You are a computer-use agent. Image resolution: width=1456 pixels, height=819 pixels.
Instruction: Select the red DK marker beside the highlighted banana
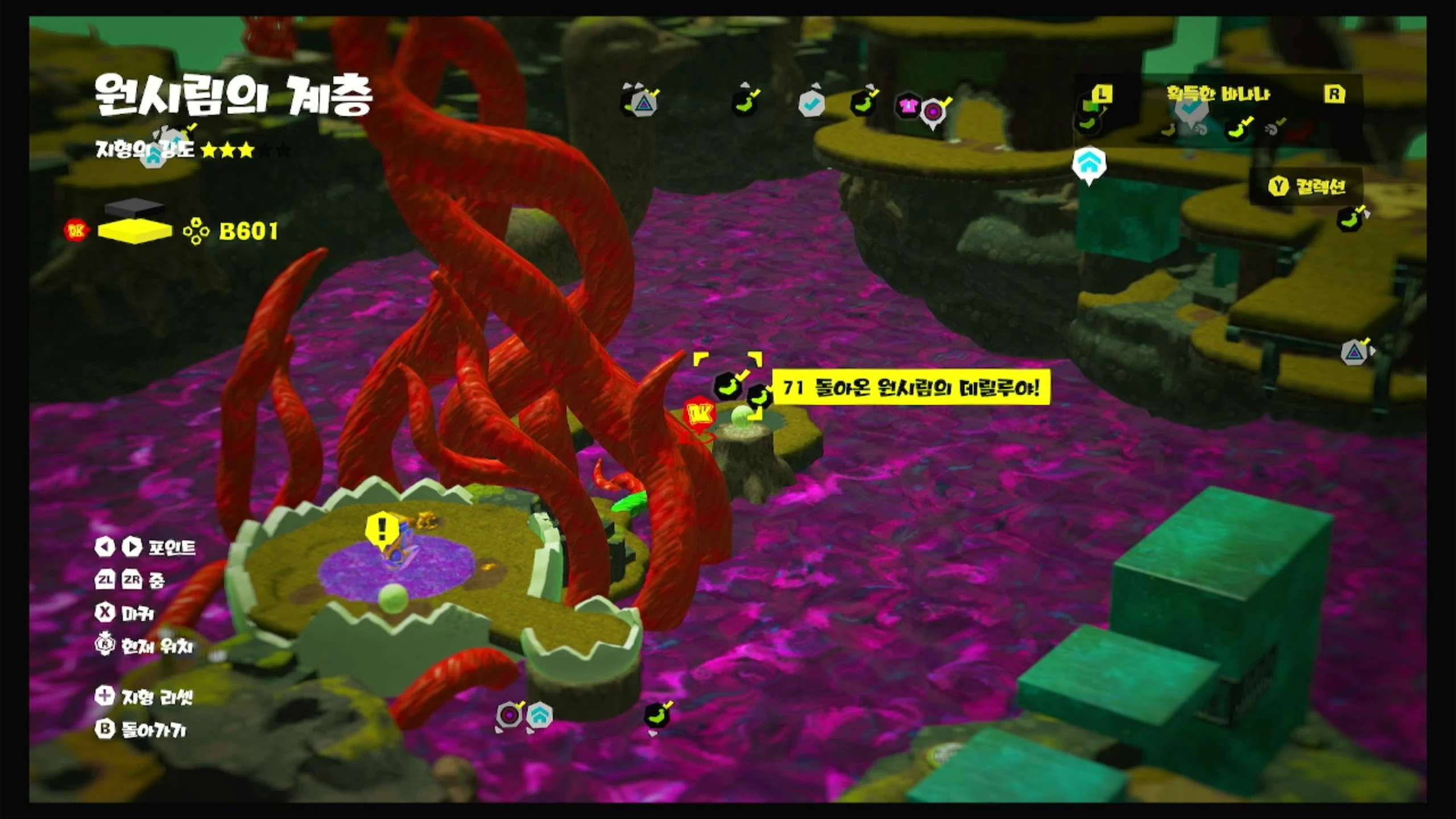(699, 414)
